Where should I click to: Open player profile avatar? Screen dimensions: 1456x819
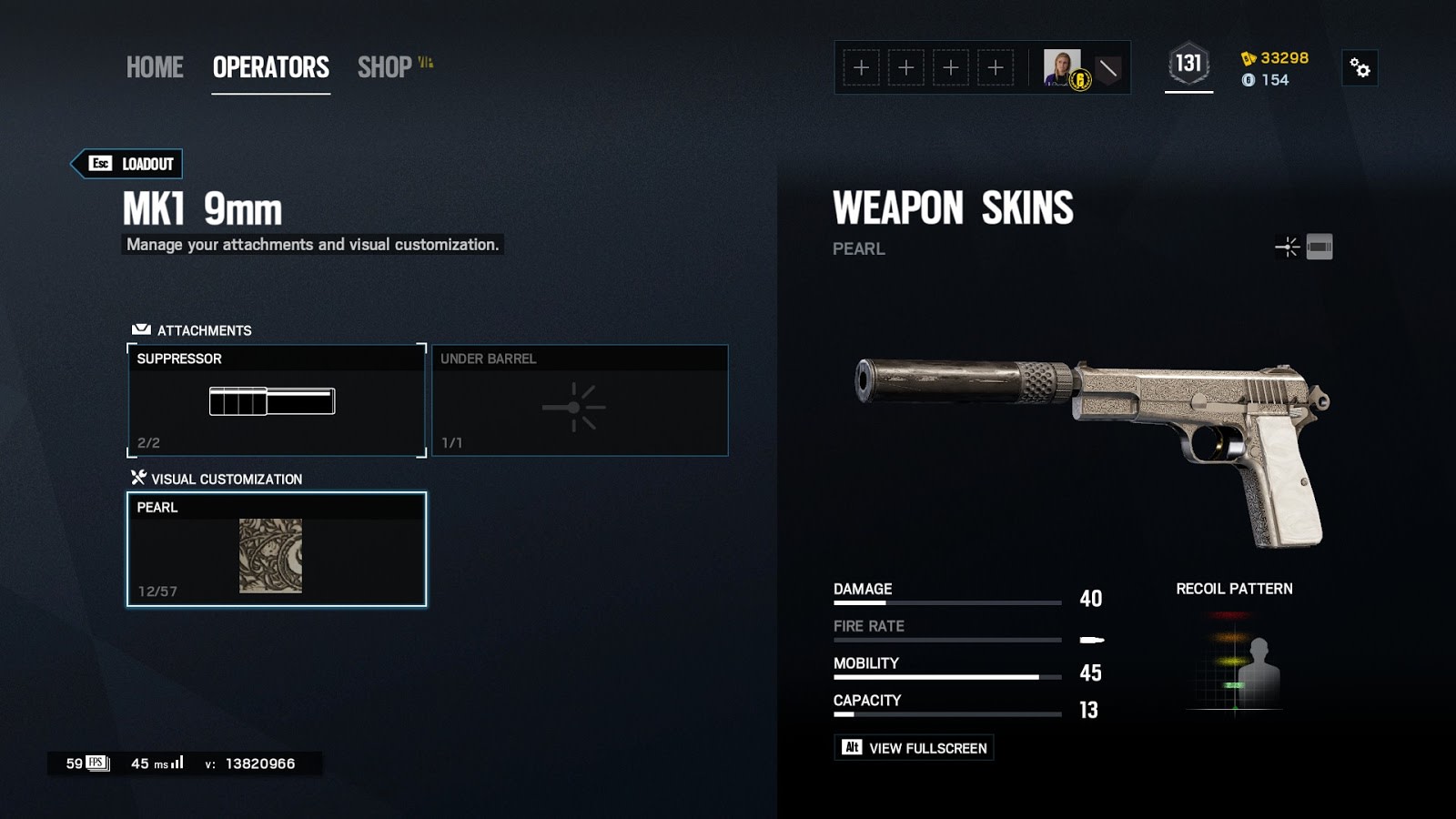(1062, 68)
